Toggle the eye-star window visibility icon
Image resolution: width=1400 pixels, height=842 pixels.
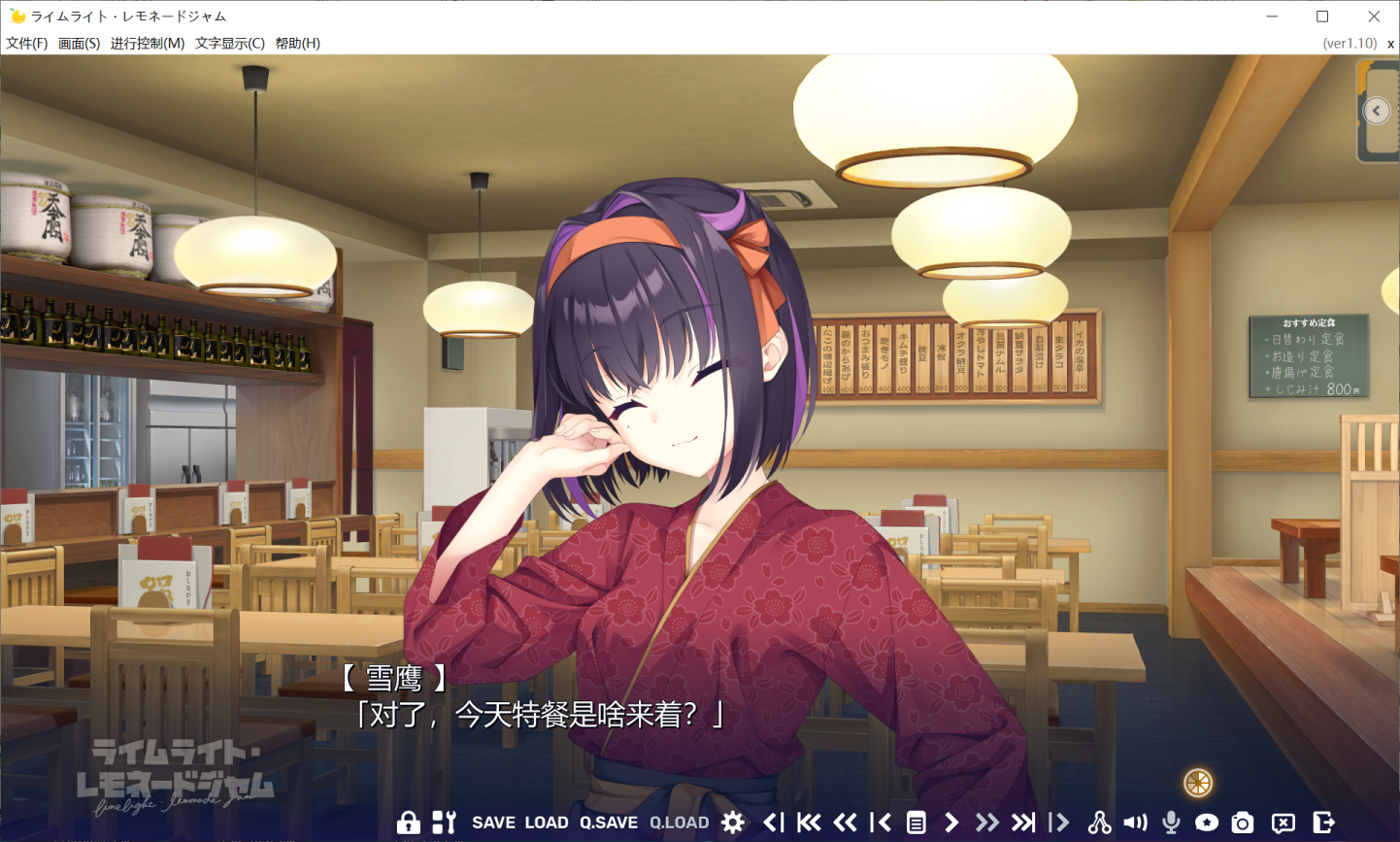(x=1207, y=823)
